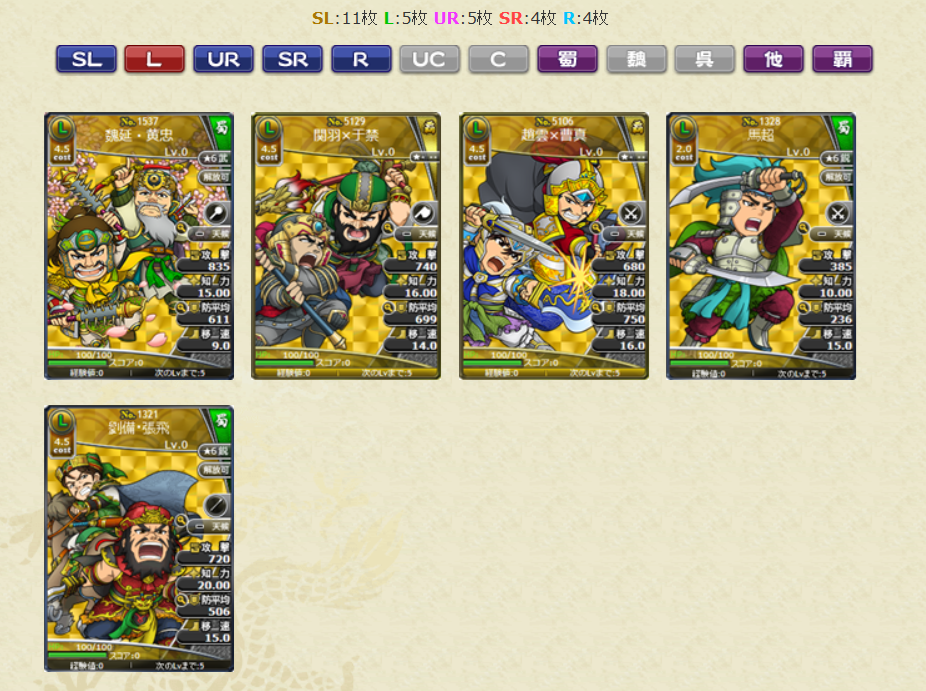Toggle the 魏 faction filter

click(x=636, y=59)
